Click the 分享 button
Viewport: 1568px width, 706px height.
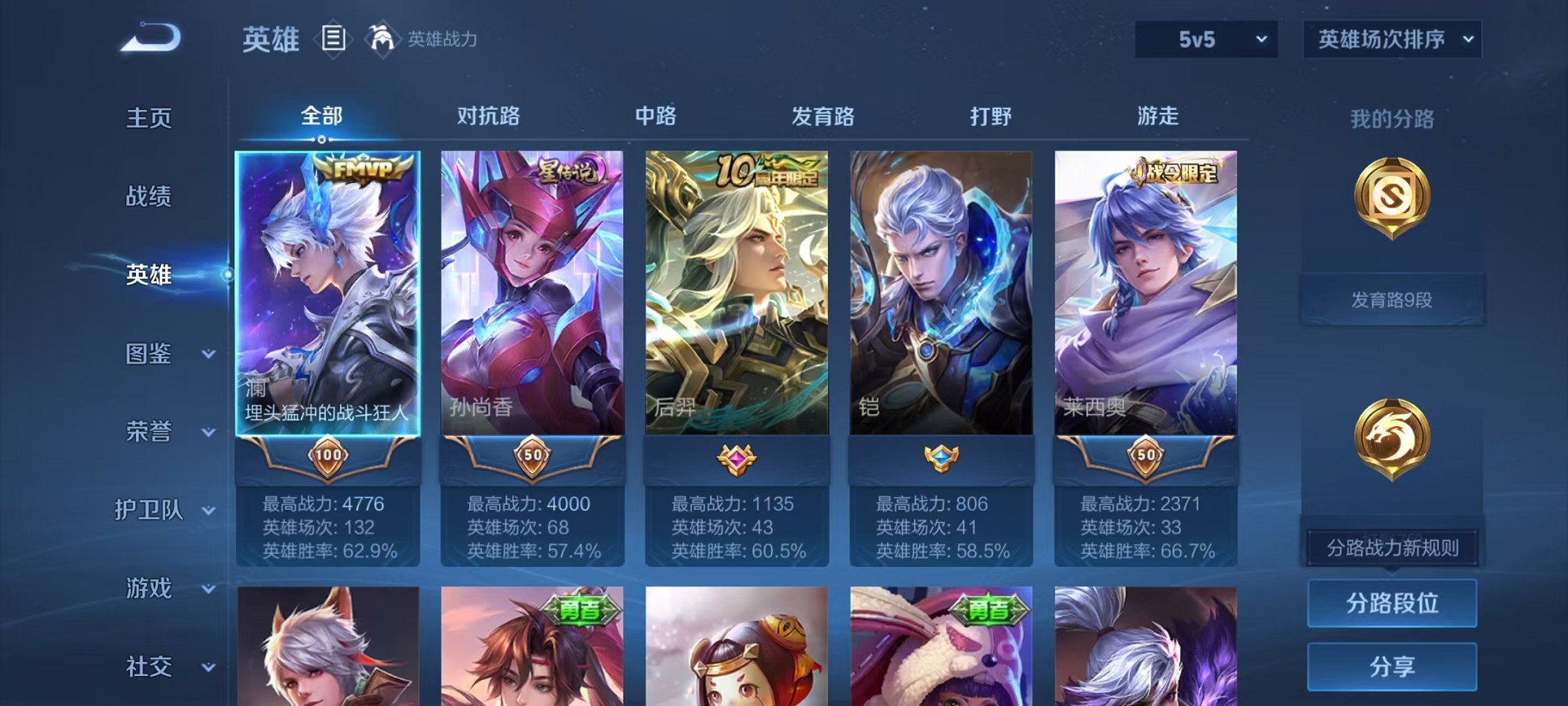pyautogui.click(x=1392, y=666)
